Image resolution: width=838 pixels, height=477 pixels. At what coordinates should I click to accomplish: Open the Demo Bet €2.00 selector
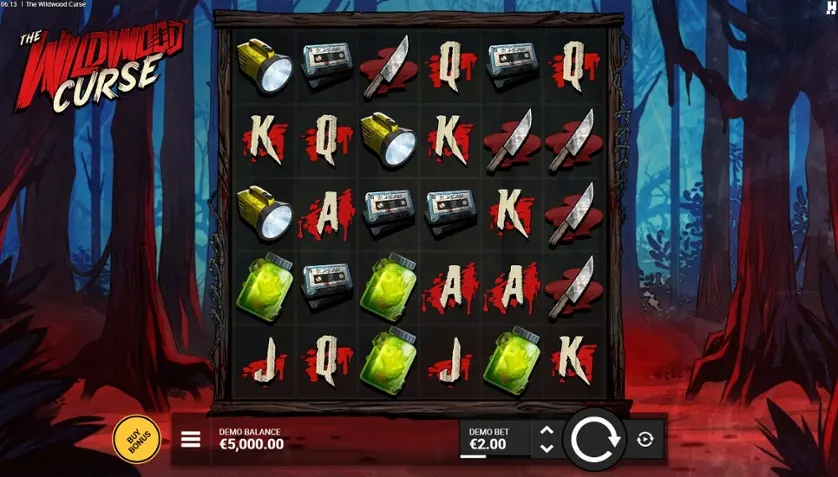(x=488, y=438)
